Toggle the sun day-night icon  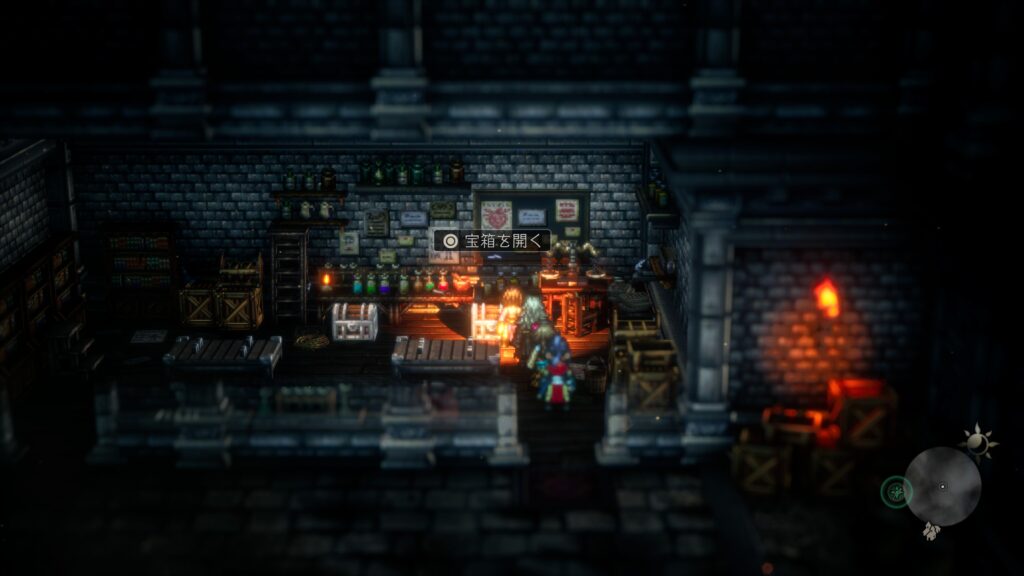tap(976, 440)
